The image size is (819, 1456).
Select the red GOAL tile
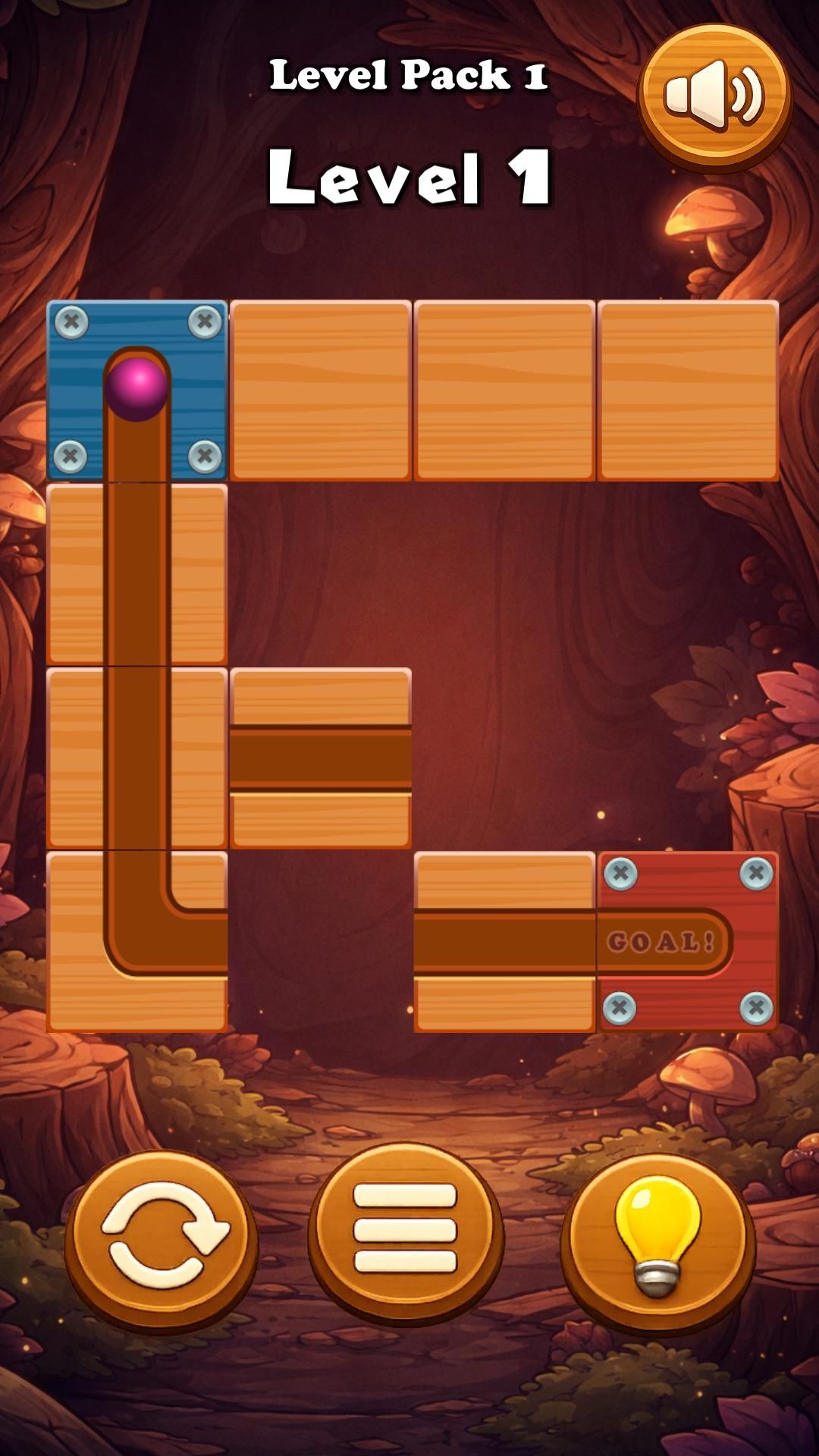coord(688,941)
